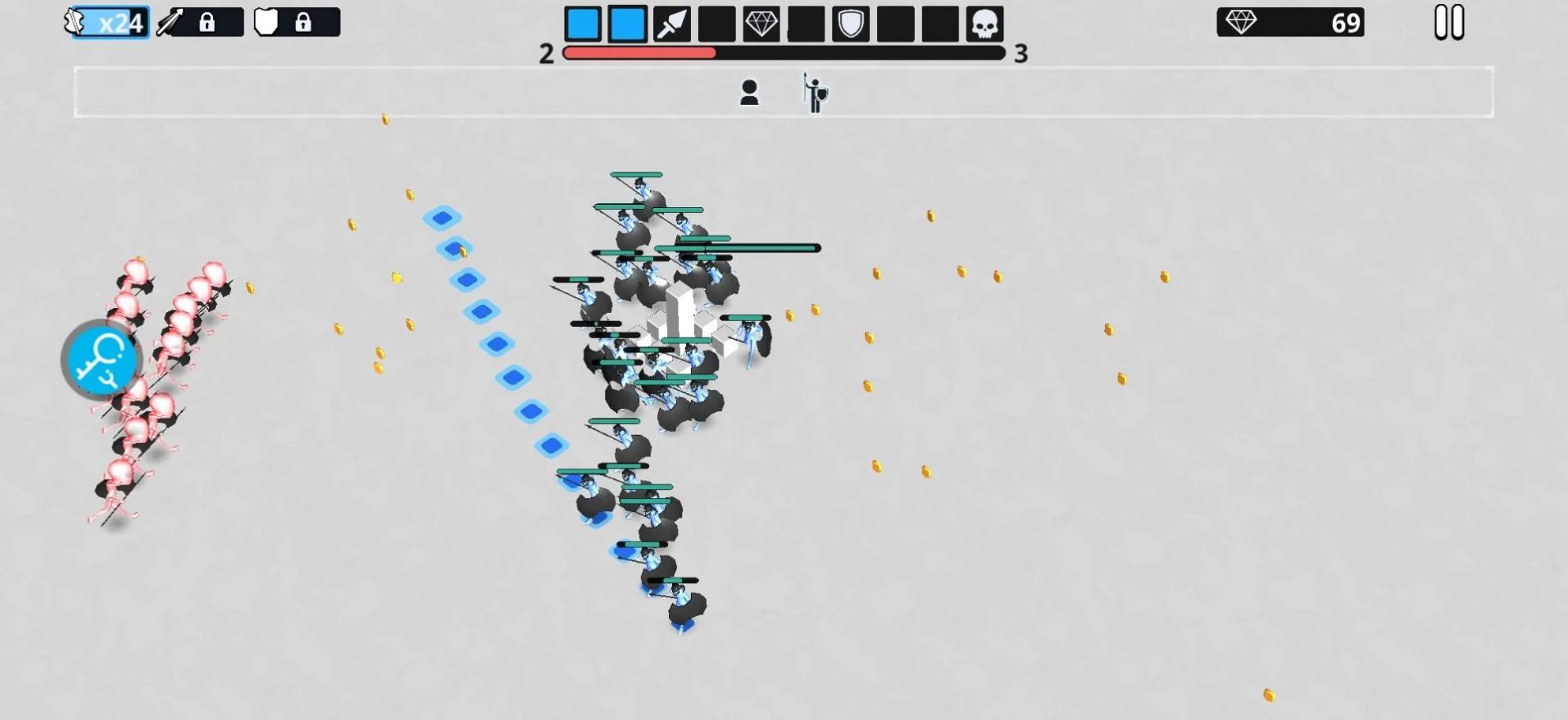Click the spear milestone icon on the progress bar
The height and width of the screenshot is (720, 1568).
coord(670,22)
